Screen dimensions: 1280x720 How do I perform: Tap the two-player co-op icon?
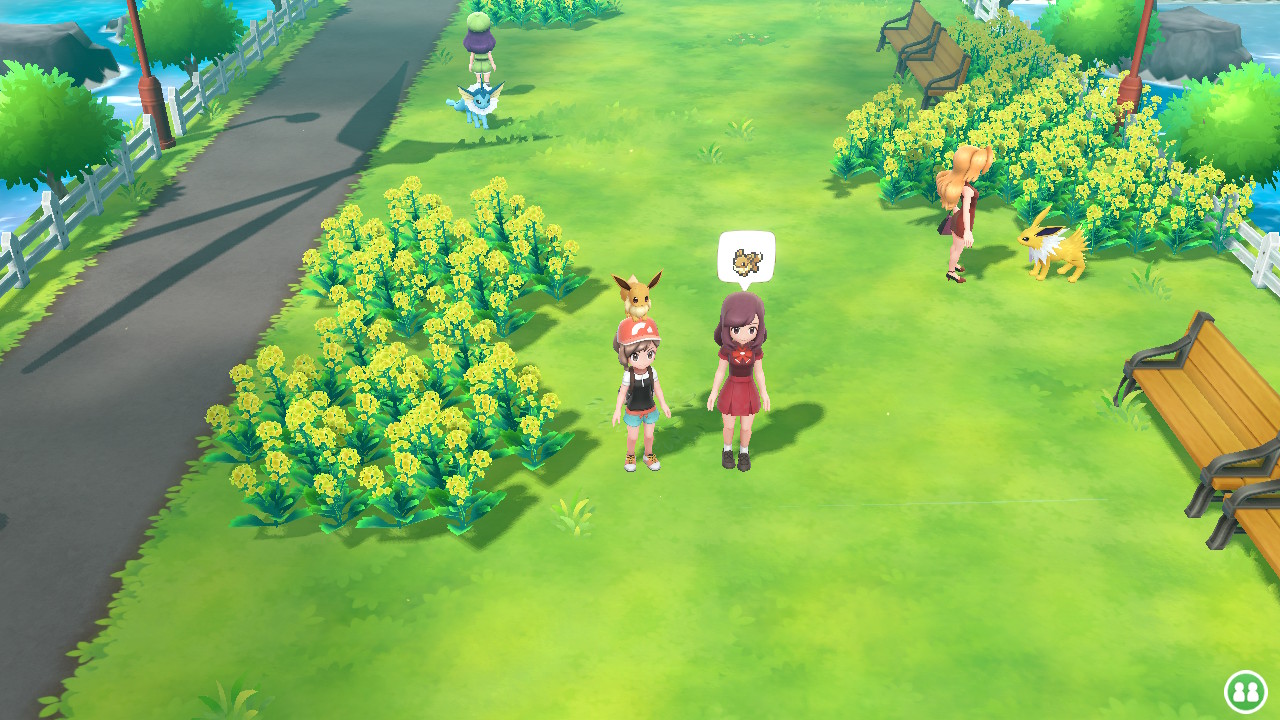1245,691
